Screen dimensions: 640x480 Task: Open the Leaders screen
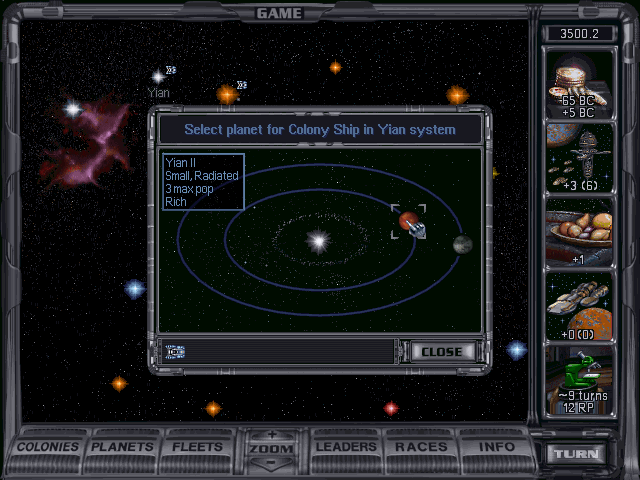(x=346, y=447)
